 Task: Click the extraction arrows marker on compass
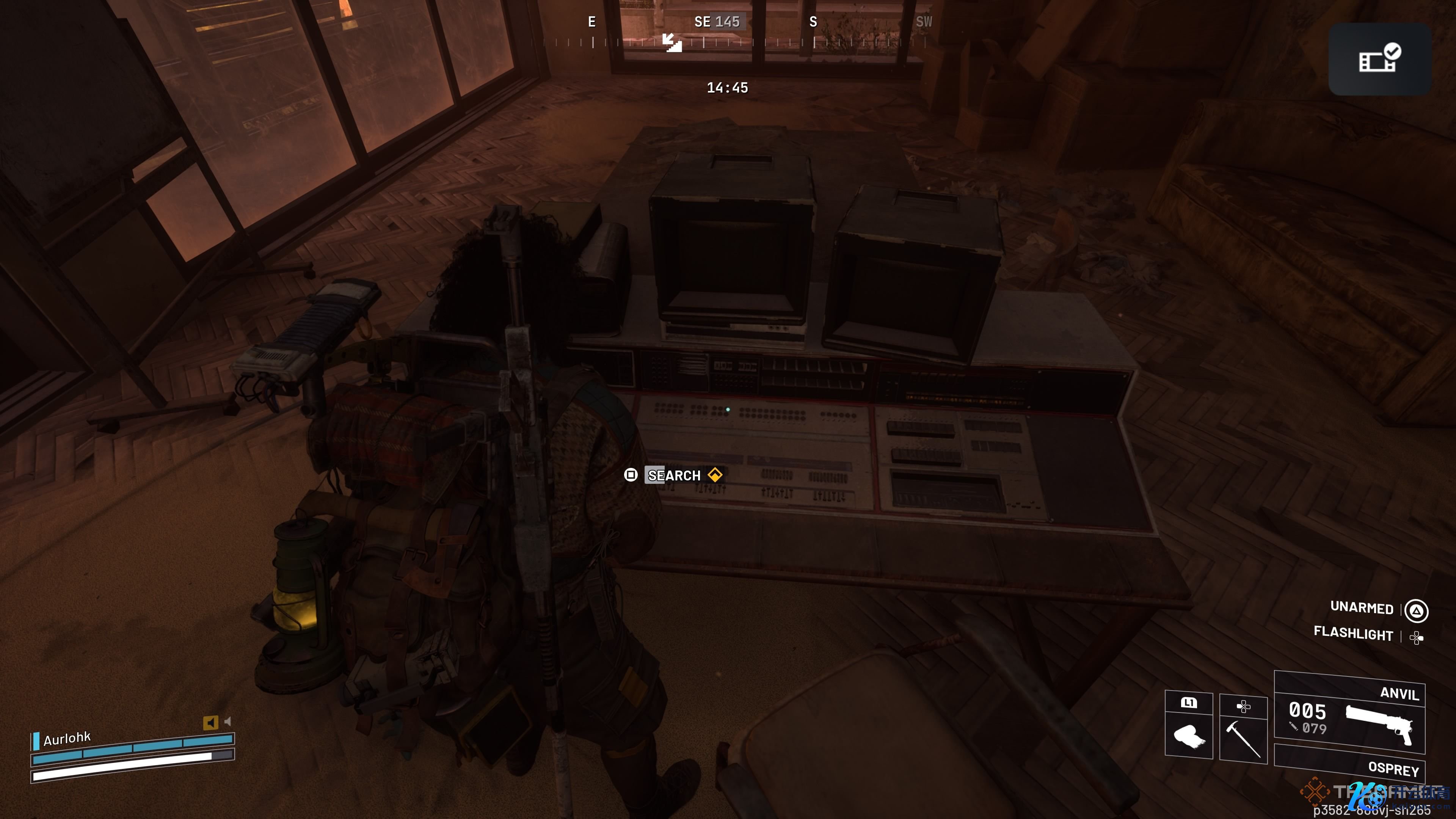click(x=672, y=42)
